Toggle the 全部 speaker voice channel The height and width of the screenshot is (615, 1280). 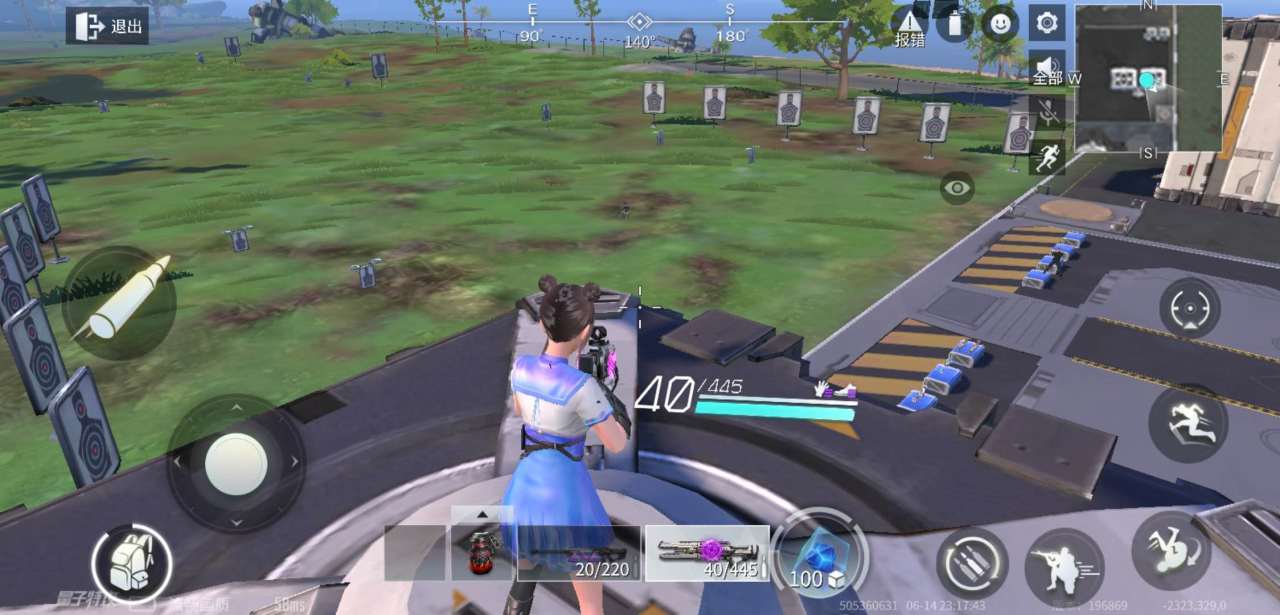click(x=1047, y=68)
